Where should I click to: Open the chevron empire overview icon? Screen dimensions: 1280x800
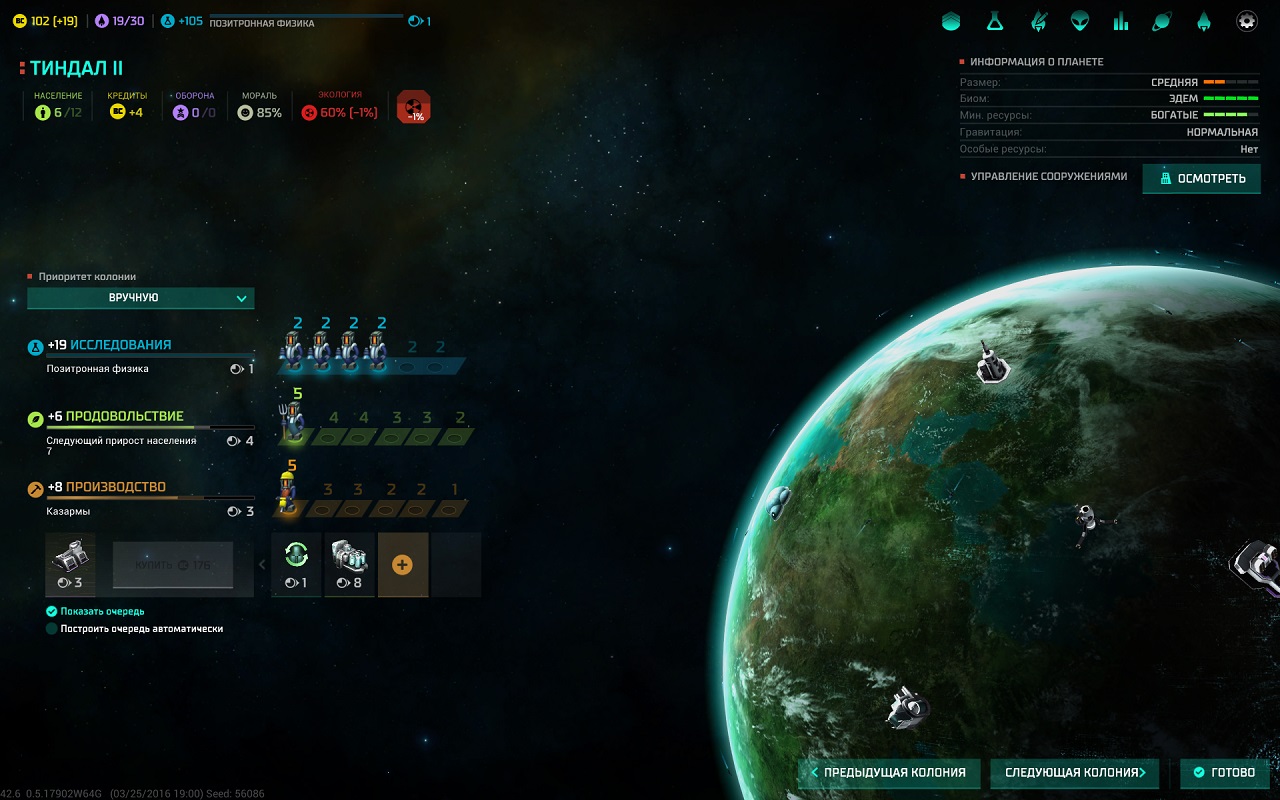pyautogui.click(x=951, y=21)
